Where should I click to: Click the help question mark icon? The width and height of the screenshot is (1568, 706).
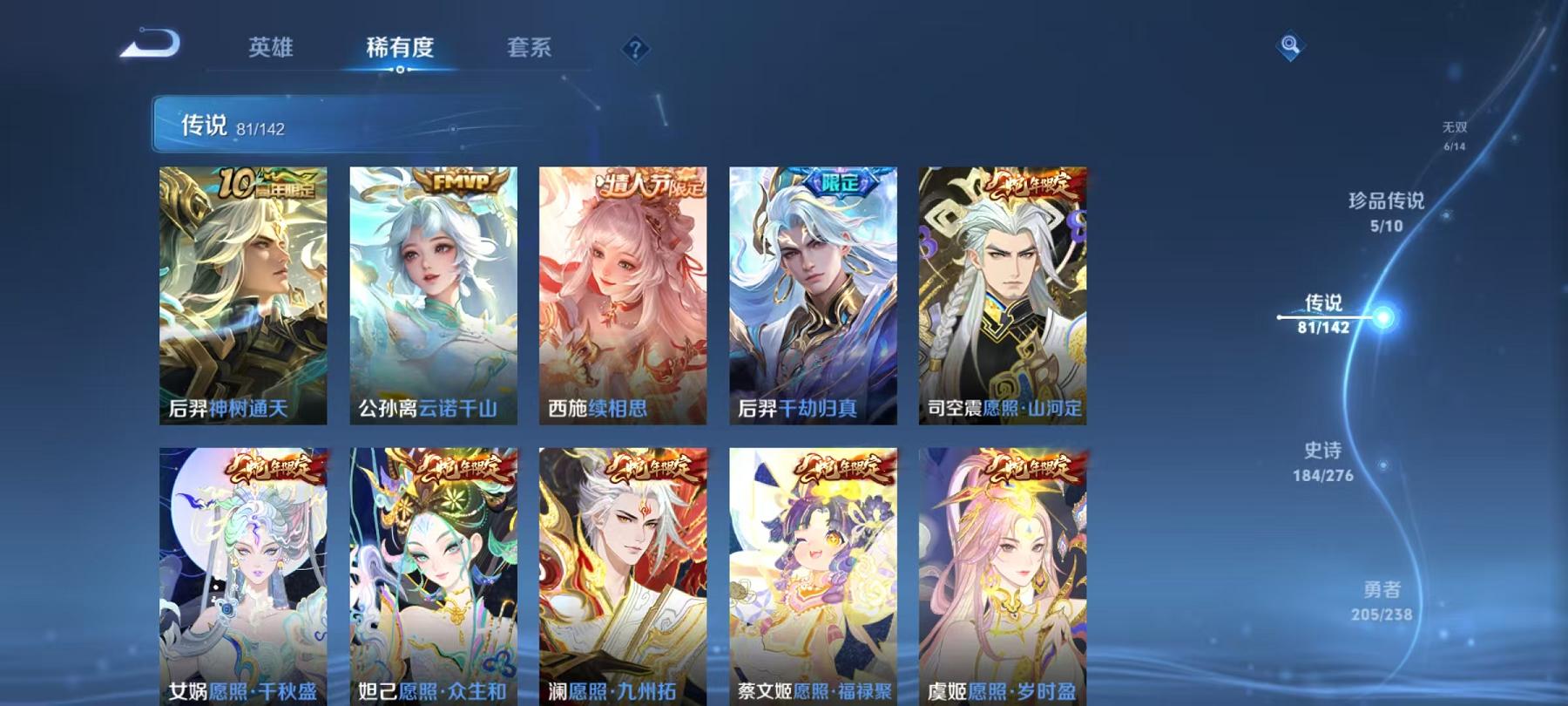point(636,50)
